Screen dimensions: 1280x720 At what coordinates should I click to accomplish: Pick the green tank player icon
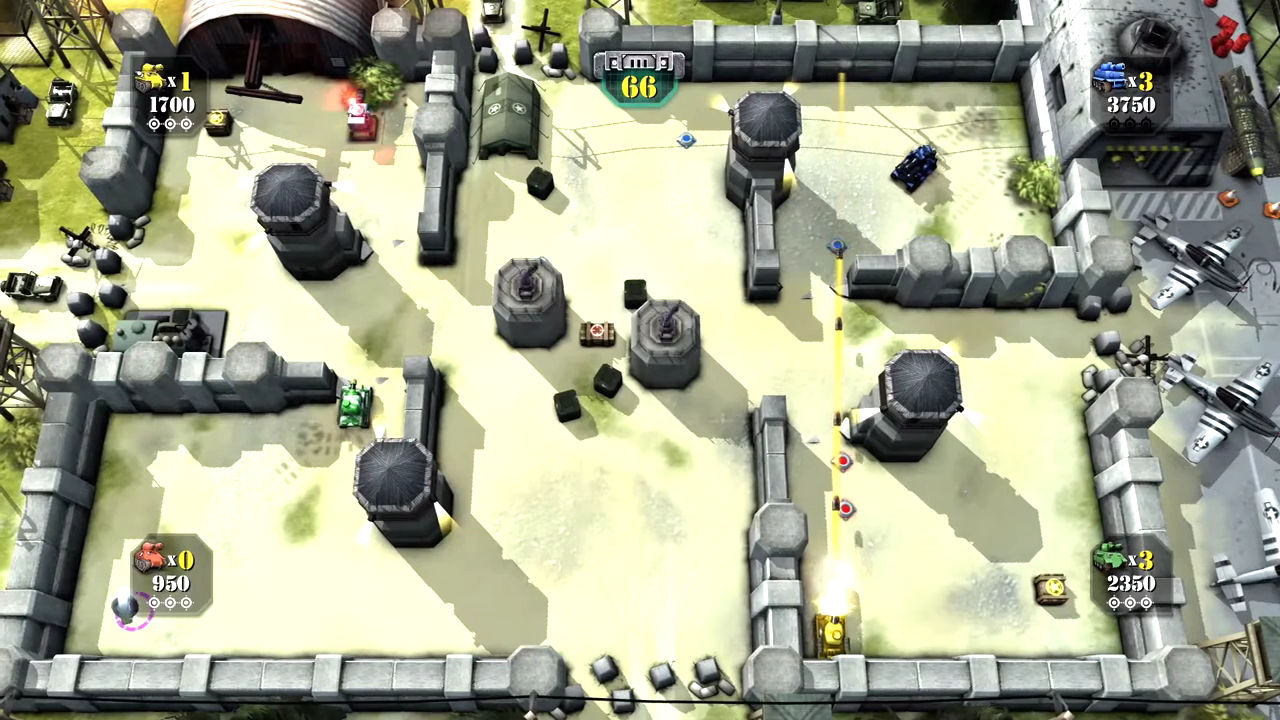[1109, 556]
